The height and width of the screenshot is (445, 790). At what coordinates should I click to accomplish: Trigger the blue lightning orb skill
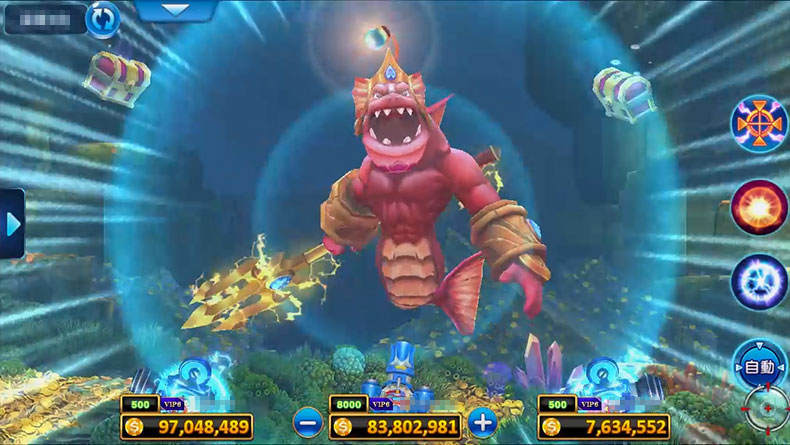760,281
